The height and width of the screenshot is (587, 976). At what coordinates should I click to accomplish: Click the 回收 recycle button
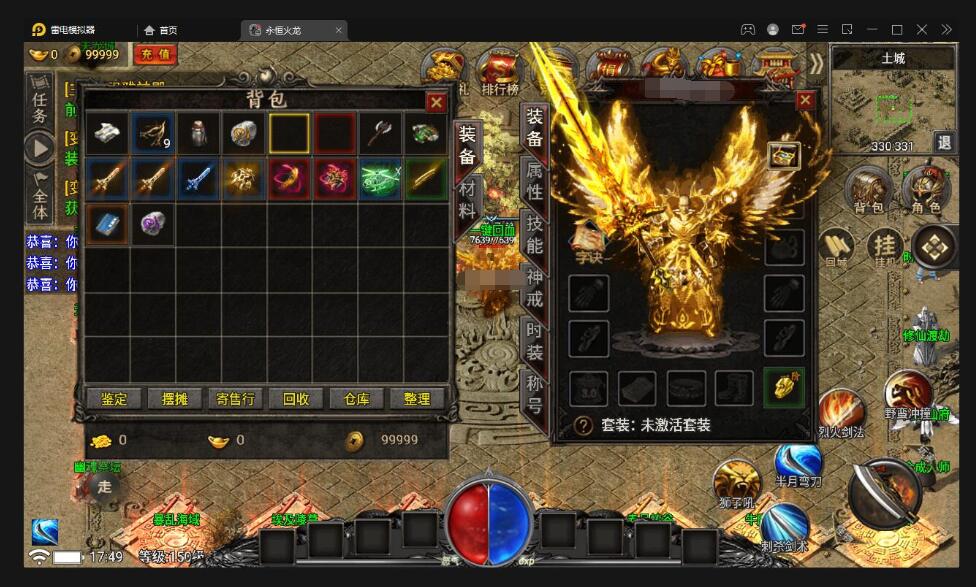[x=296, y=399]
